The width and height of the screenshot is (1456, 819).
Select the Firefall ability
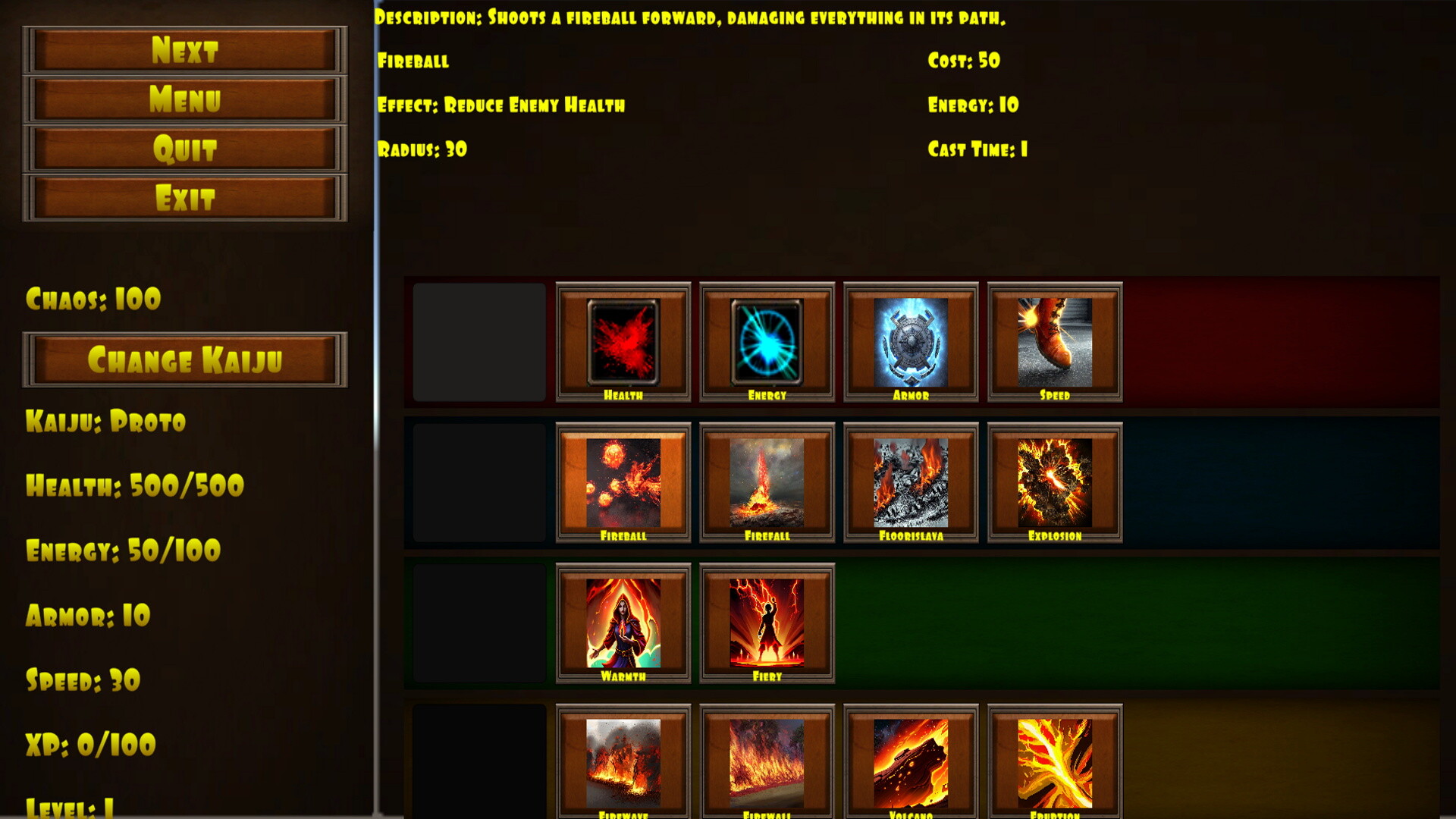[x=766, y=484]
